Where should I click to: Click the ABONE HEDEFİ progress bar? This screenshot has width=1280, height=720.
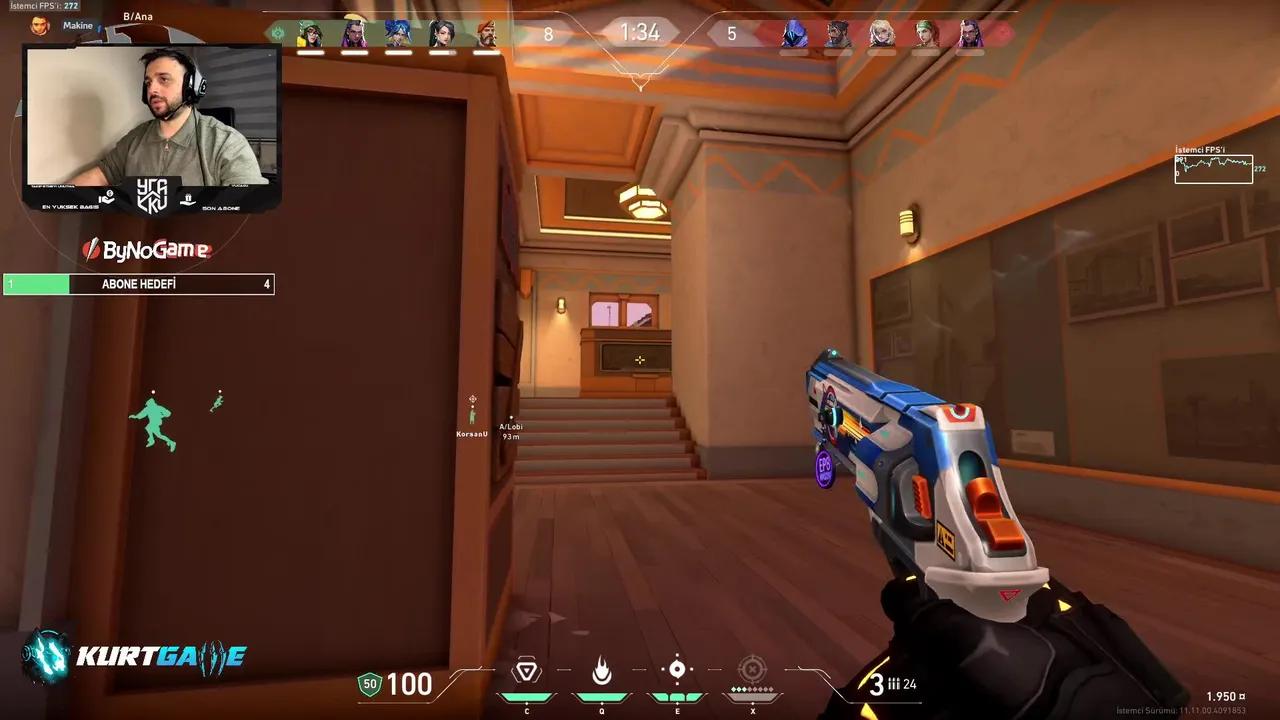138,284
